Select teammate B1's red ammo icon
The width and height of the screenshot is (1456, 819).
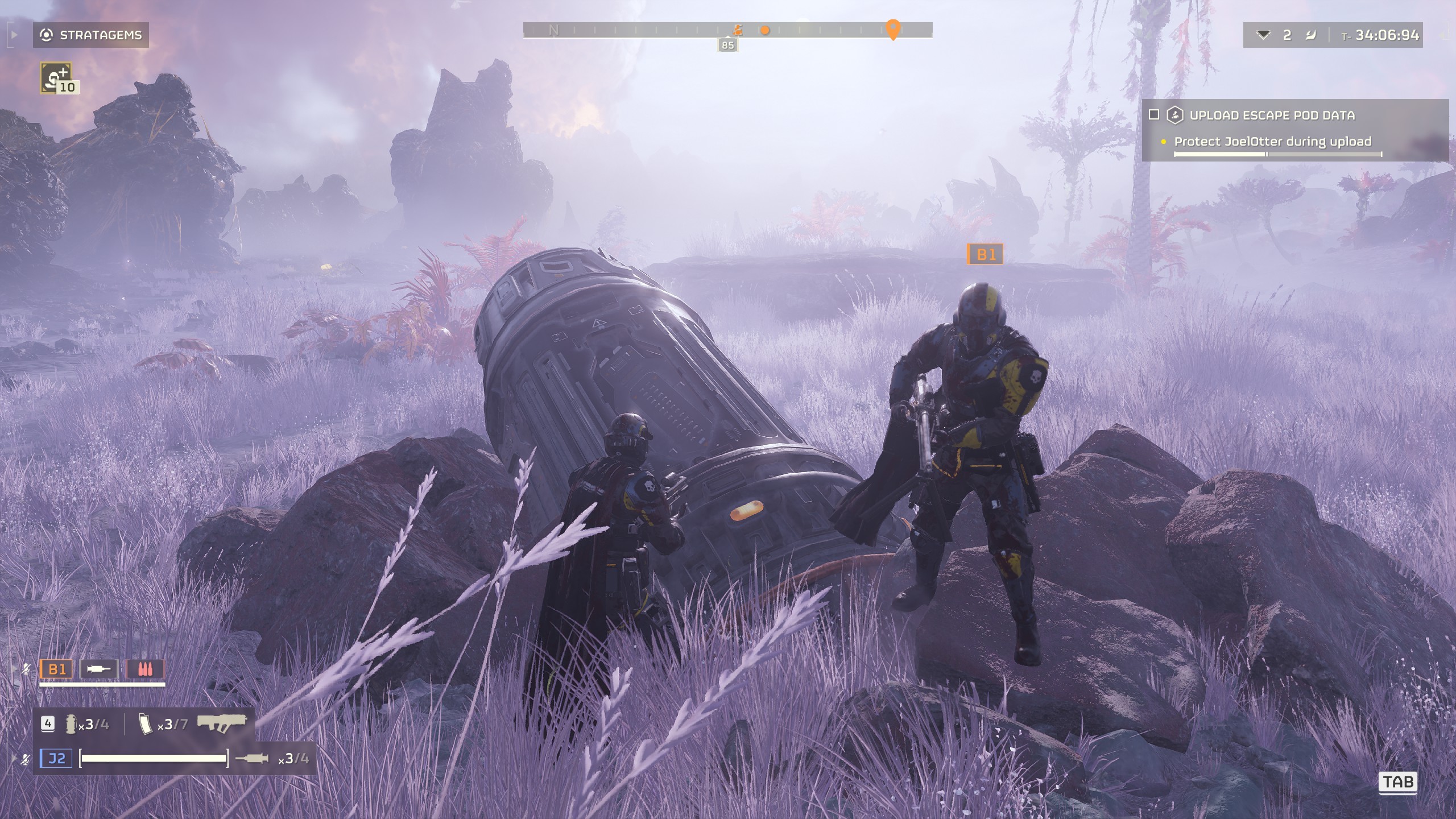pos(145,669)
